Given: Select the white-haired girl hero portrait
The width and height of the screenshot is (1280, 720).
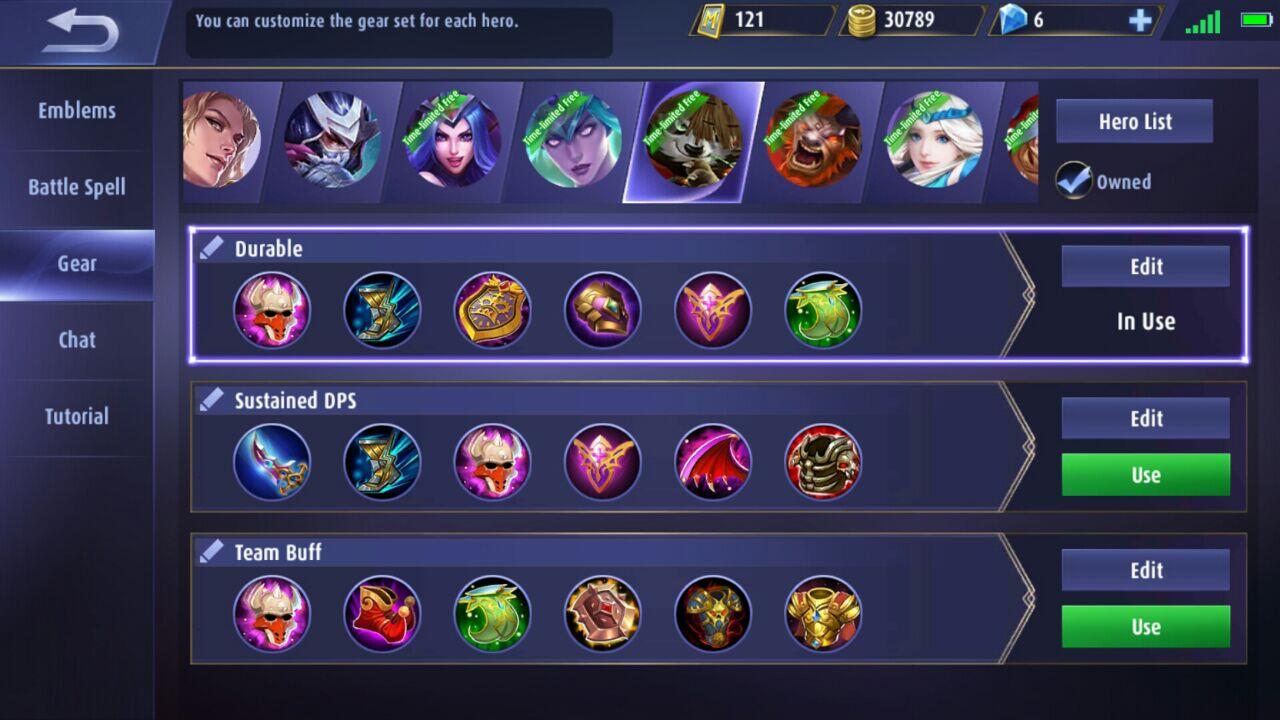Looking at the screenshot, I should (x=933, y=139).
